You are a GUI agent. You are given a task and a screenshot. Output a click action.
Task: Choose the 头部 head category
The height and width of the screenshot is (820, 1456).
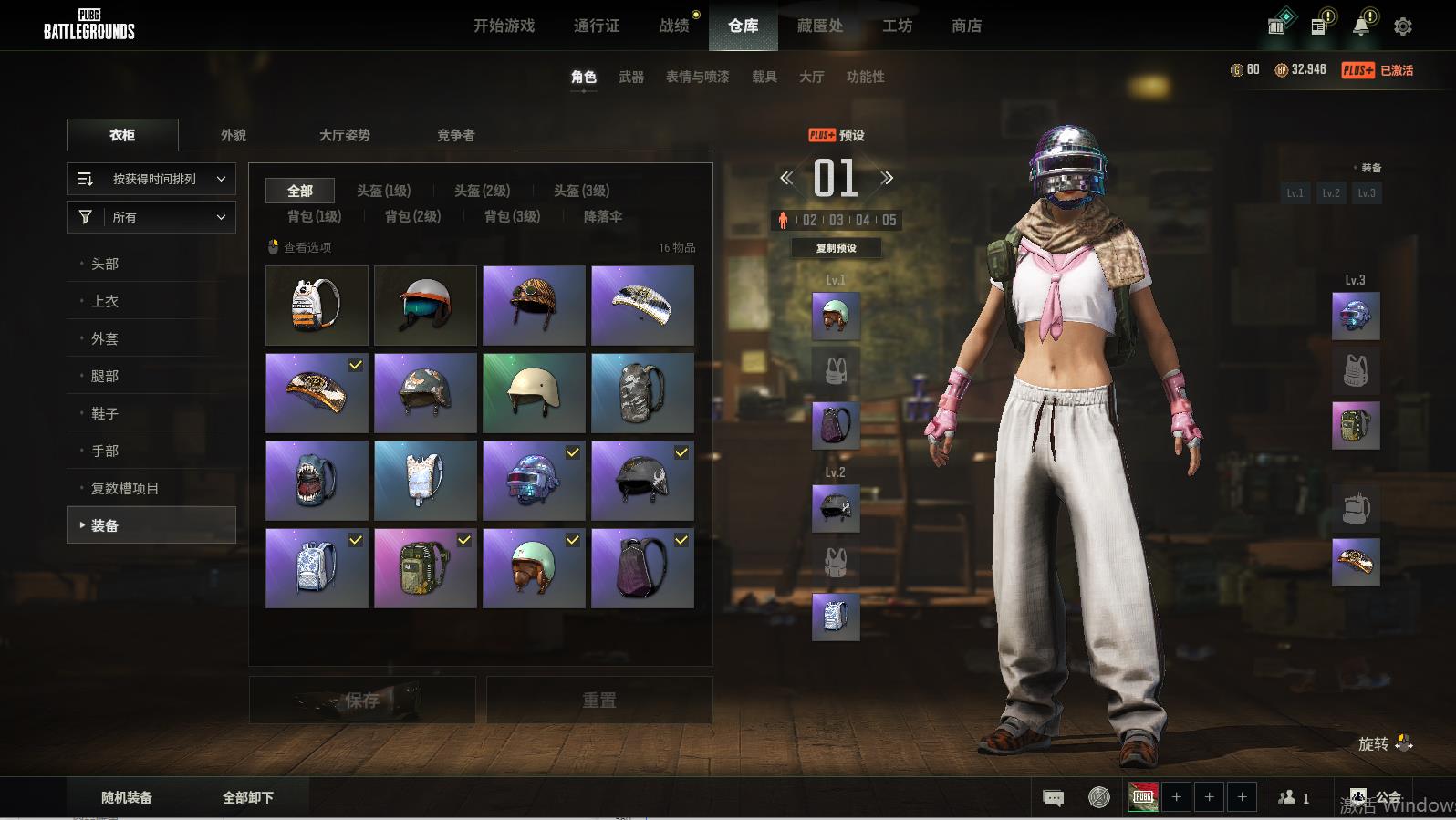pos(105,264)
